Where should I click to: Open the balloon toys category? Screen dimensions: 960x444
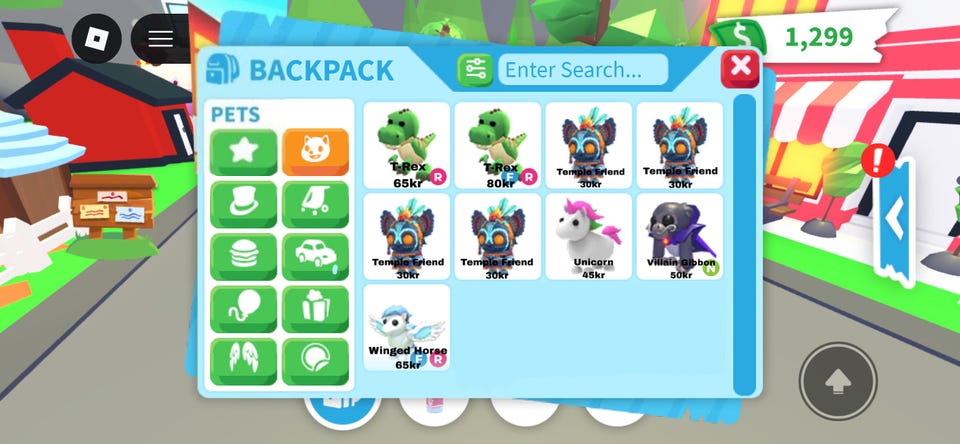(244, 309)
